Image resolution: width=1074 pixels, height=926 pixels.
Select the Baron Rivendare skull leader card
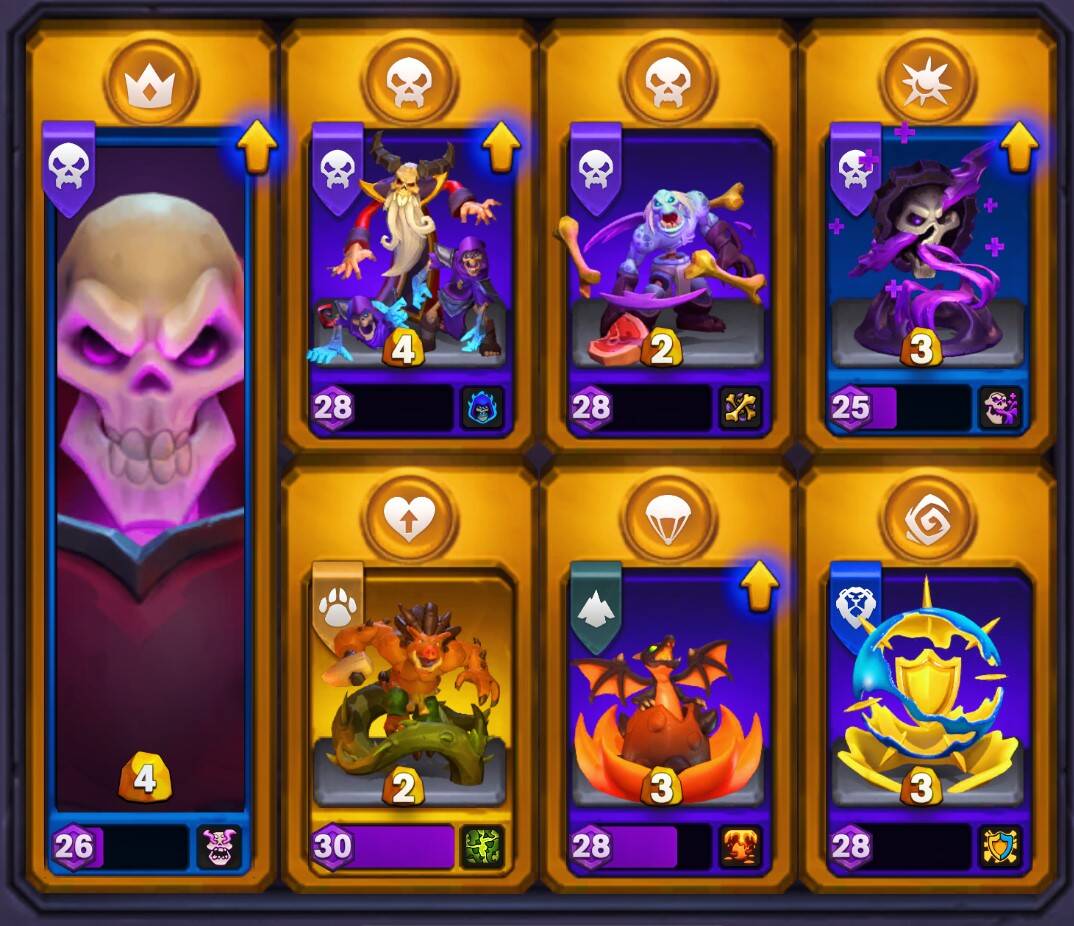[x=150, y=470]
